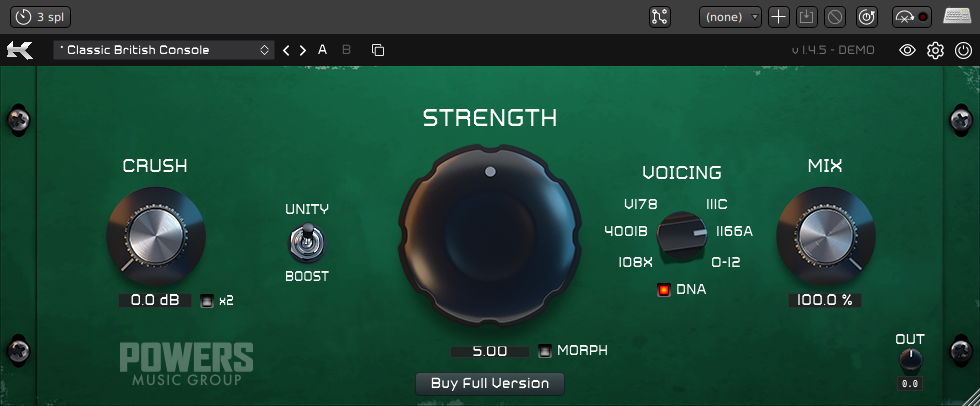Click the CRUSH knob
The width and height of the screenshot is (980, 406).
click(155, 235)
